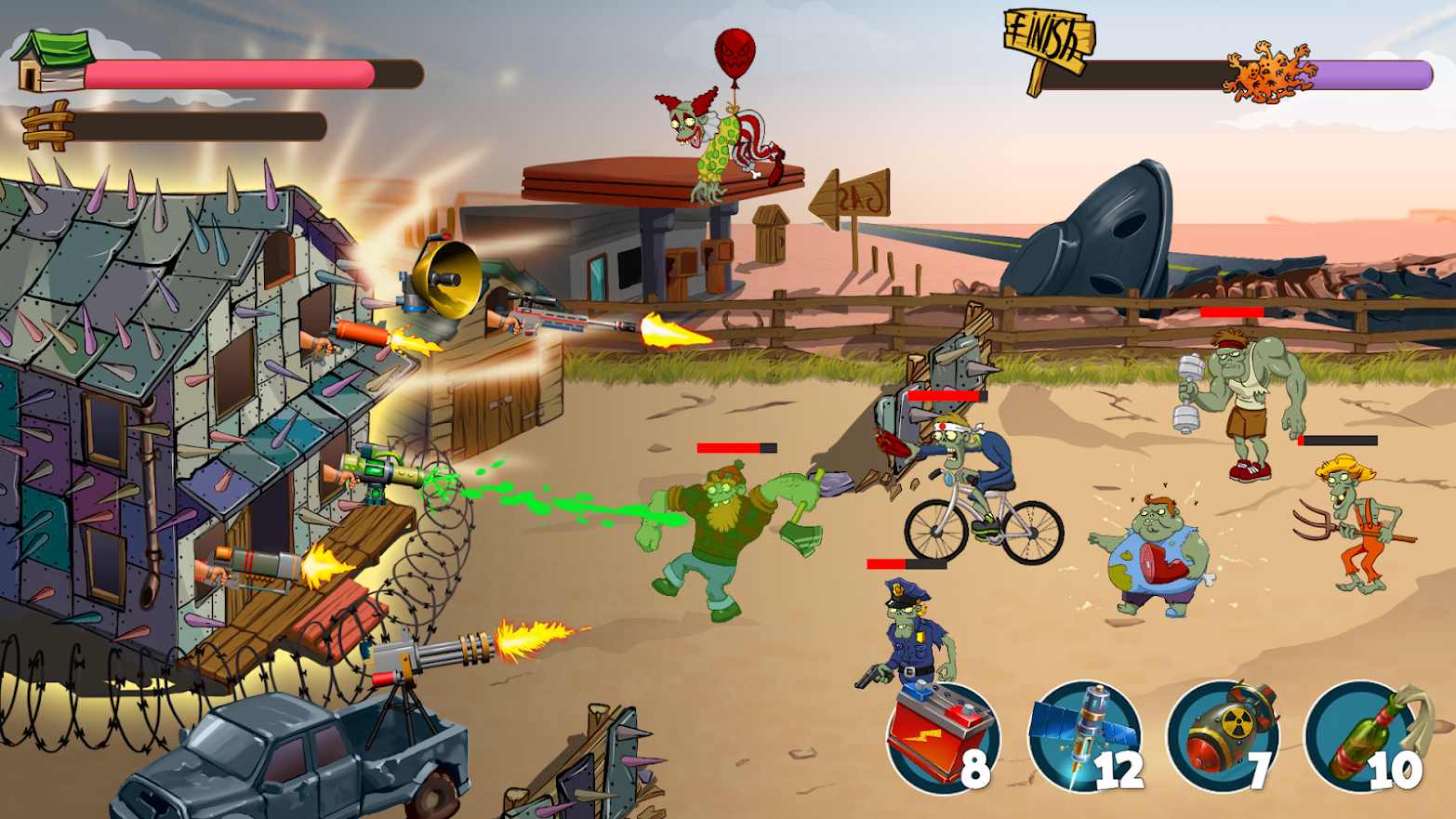1456x819 pixels.
Task: Click the crashed UFO in the background
Action: click(1116, 223)
